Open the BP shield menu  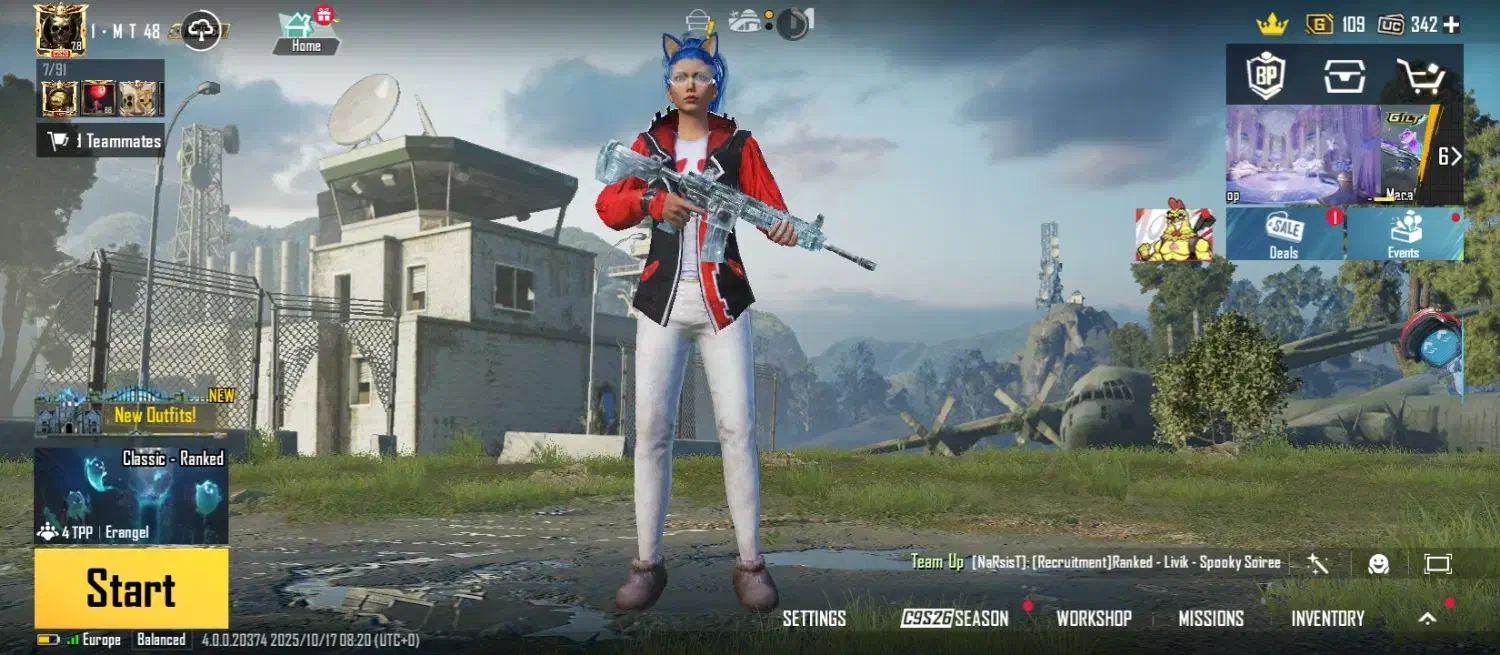(x=1265, y=75)
